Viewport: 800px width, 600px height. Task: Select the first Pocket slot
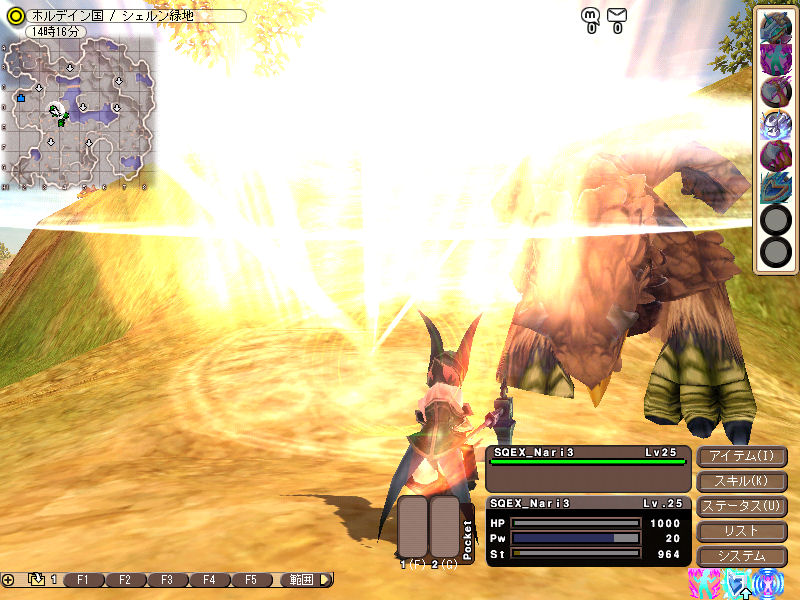(414, 527)
